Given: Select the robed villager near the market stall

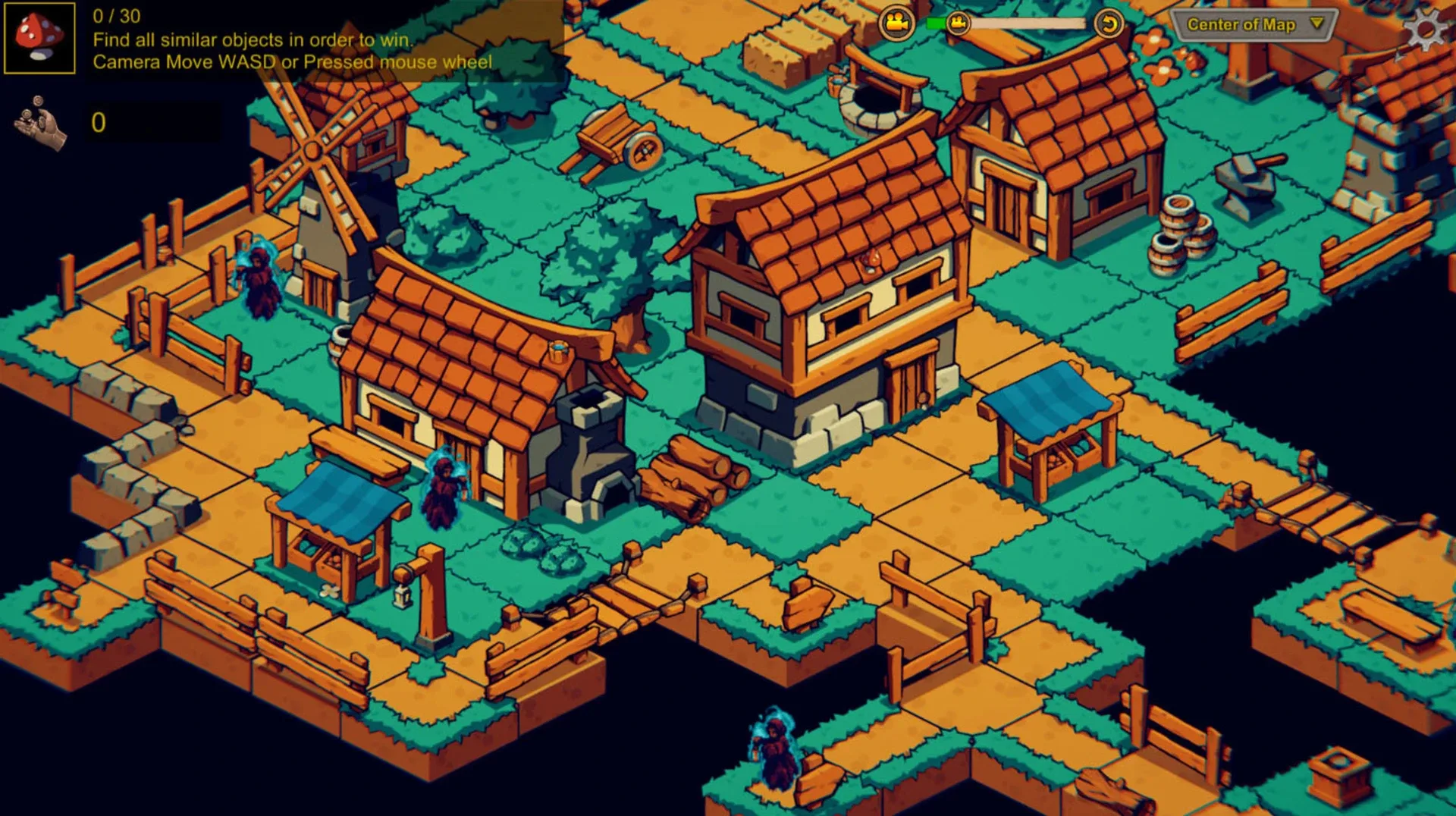Looking at the screenshot, I should click(444, 489).
